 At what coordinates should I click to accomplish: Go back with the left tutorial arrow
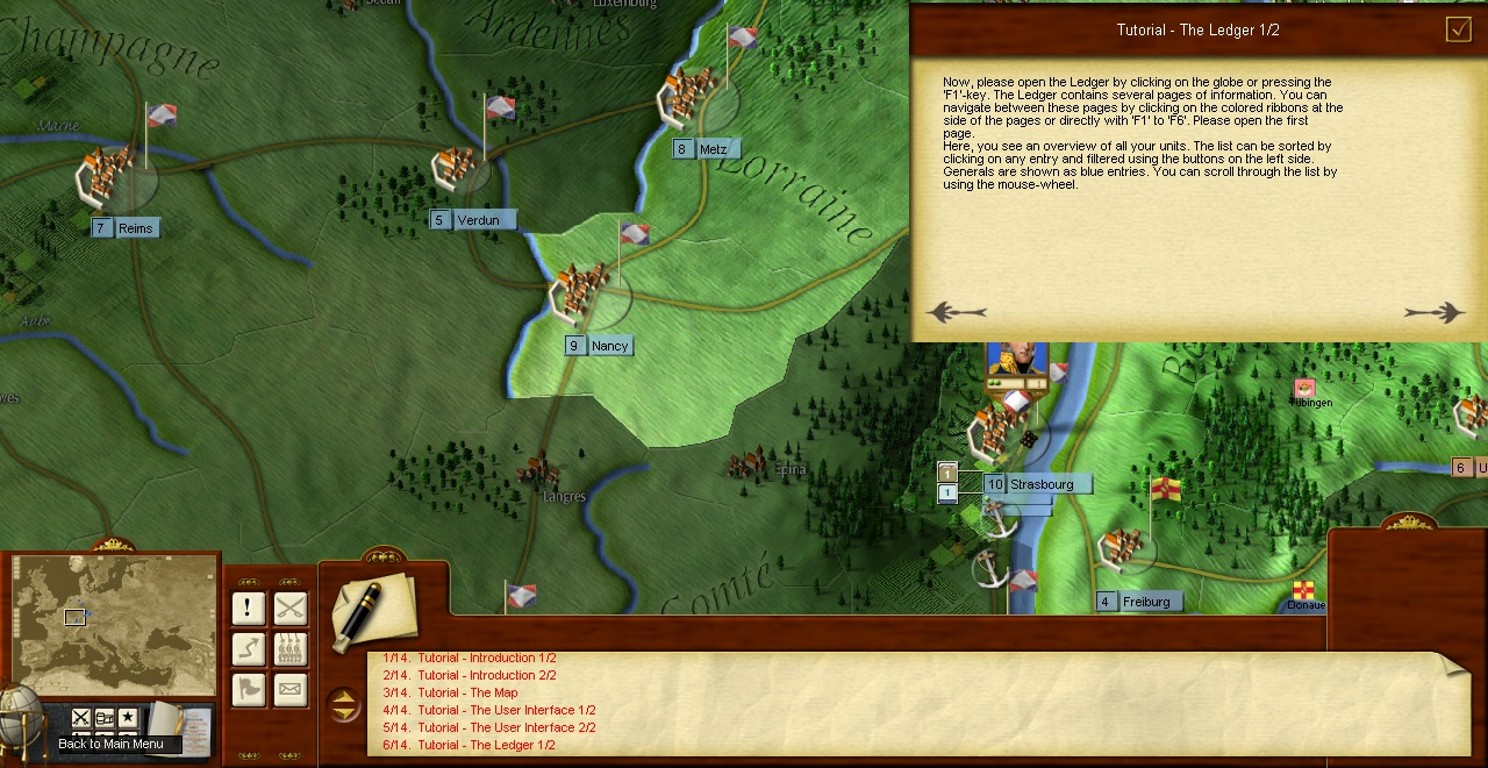pyautogui.click(x=957, y=313)
